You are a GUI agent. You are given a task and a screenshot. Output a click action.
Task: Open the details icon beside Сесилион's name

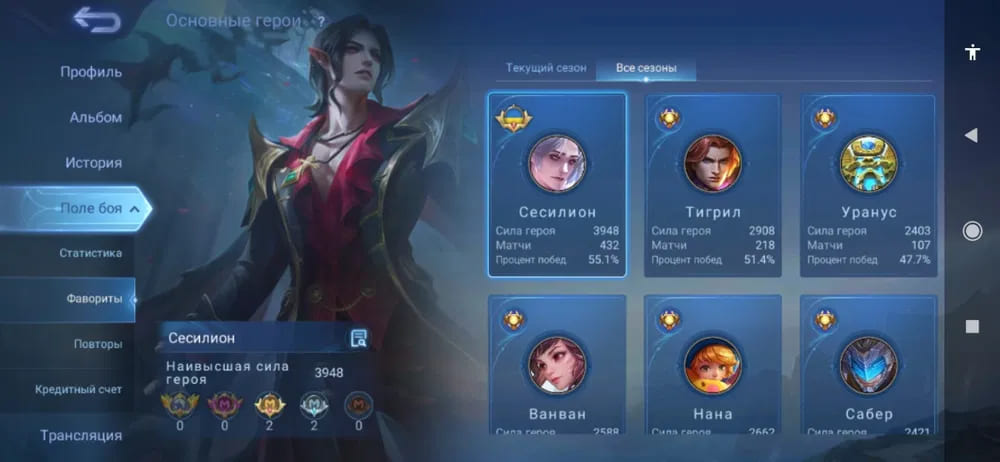(x=358, y=338)
